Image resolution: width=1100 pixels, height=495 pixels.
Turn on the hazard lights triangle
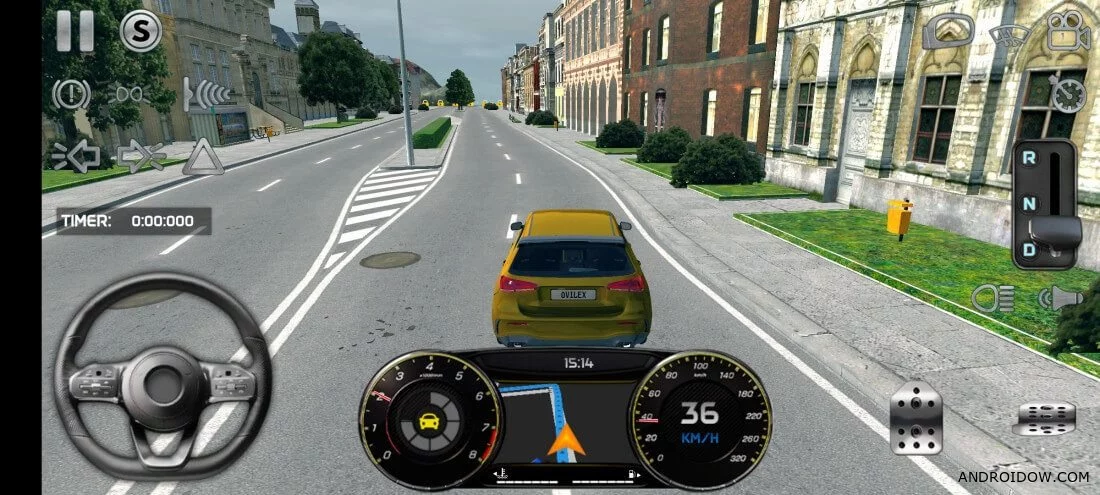tap(203, 156)
